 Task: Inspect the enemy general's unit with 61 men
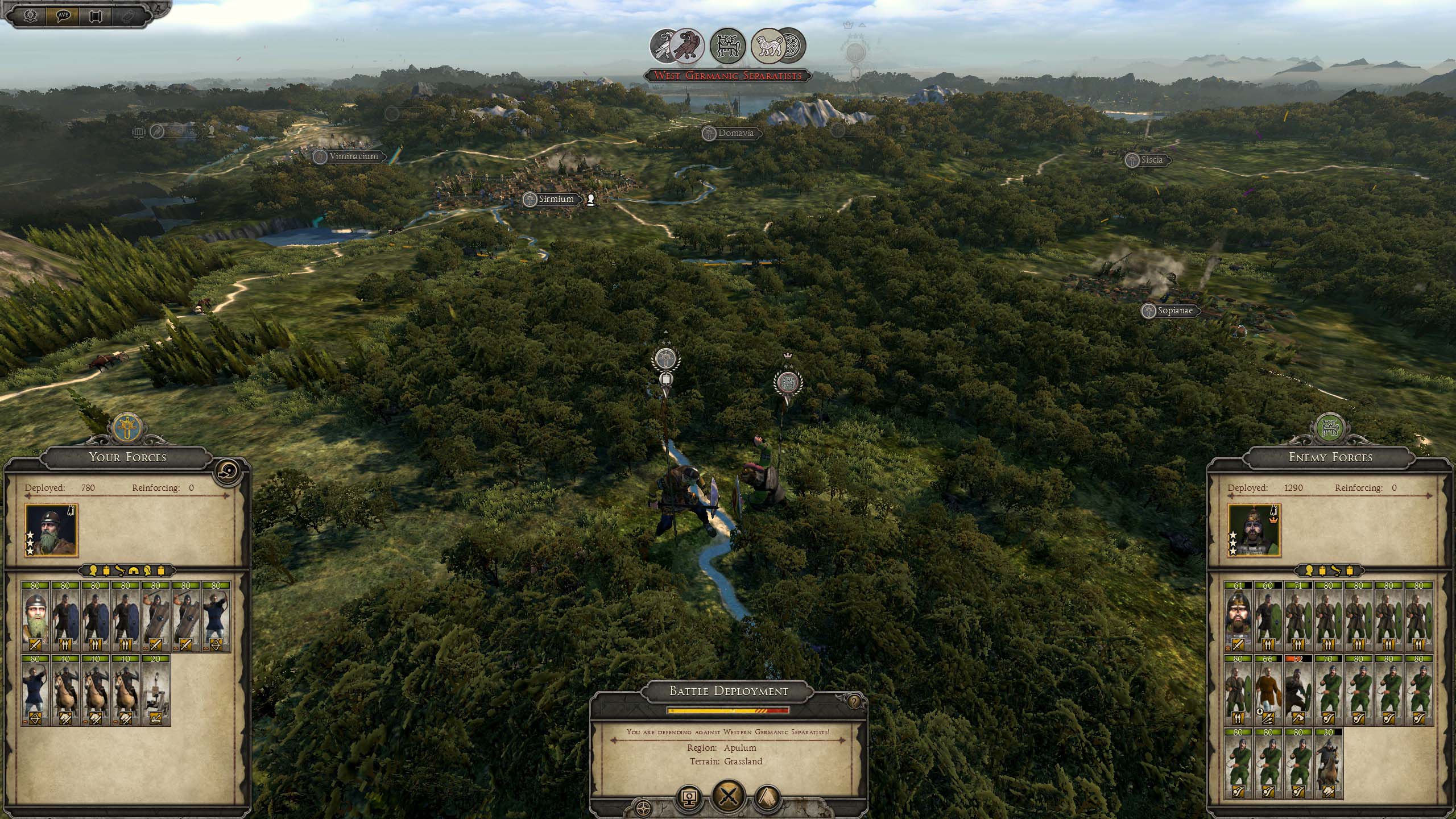(1238, 617)
